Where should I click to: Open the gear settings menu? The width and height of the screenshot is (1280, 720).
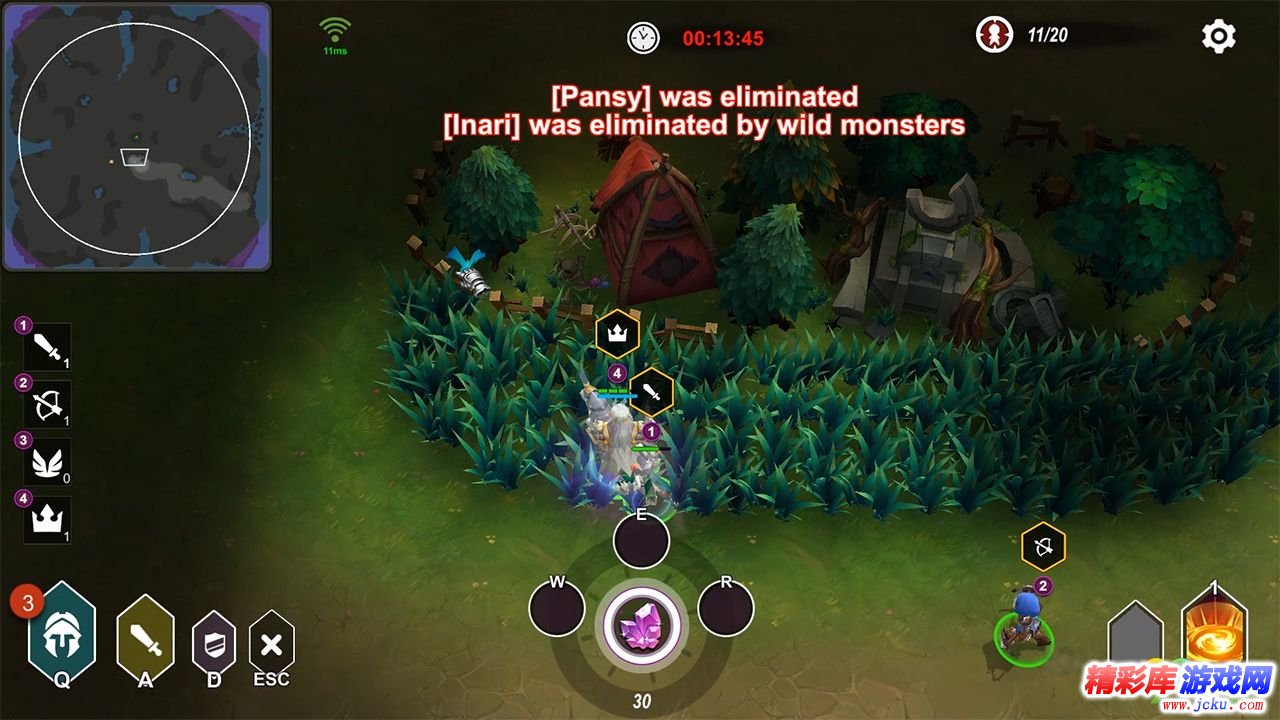(1218, 37)
